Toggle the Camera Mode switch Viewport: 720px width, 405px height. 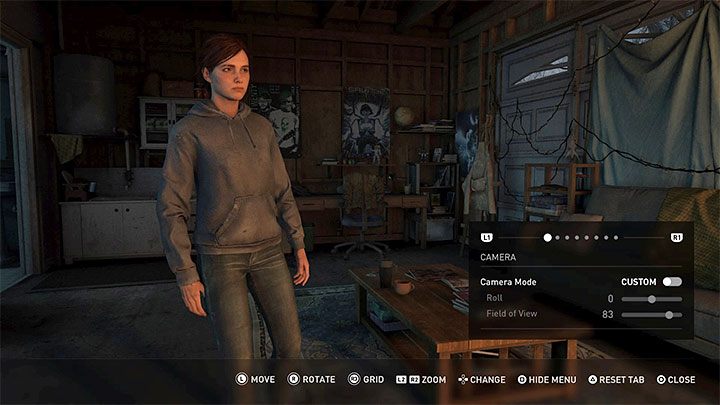(x=671, y=282)
